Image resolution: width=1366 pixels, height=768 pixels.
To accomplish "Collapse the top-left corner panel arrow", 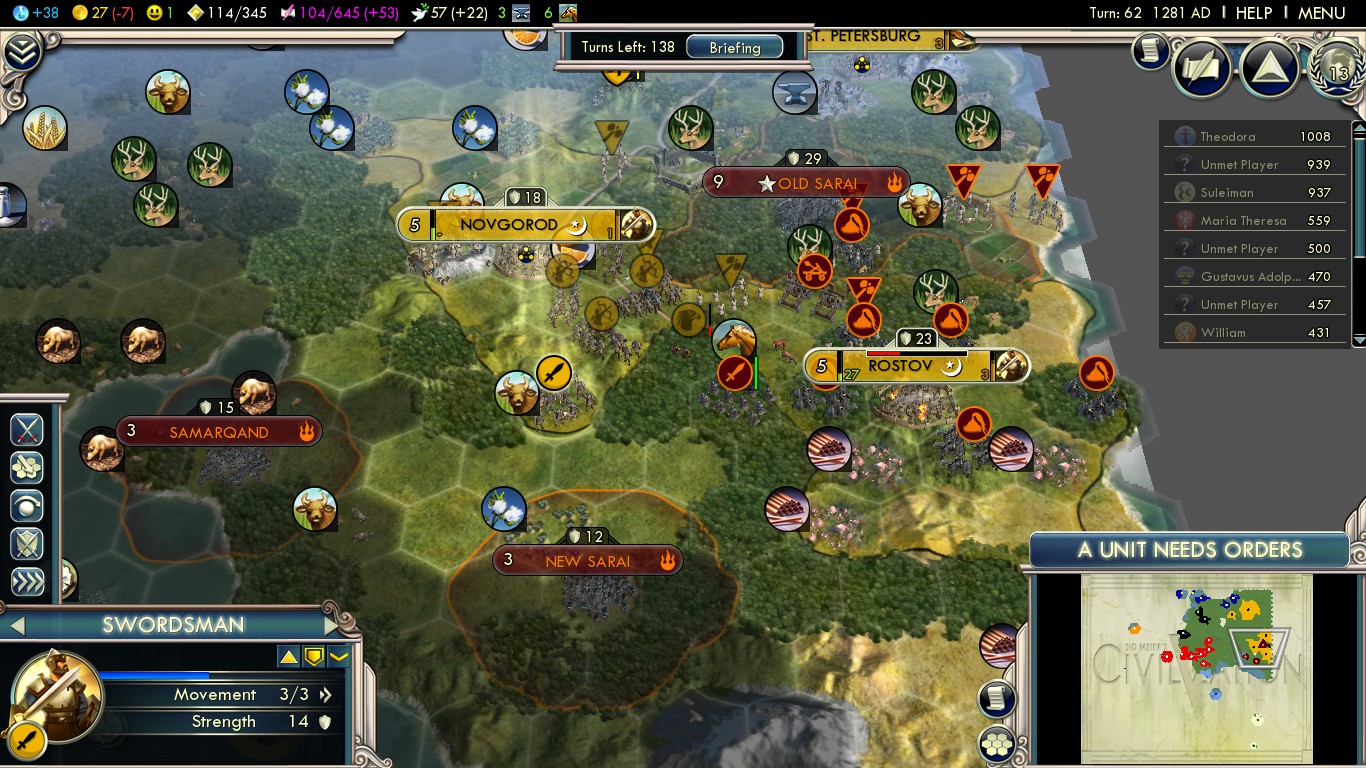I will pyautogui.click(x=20, y=52).
